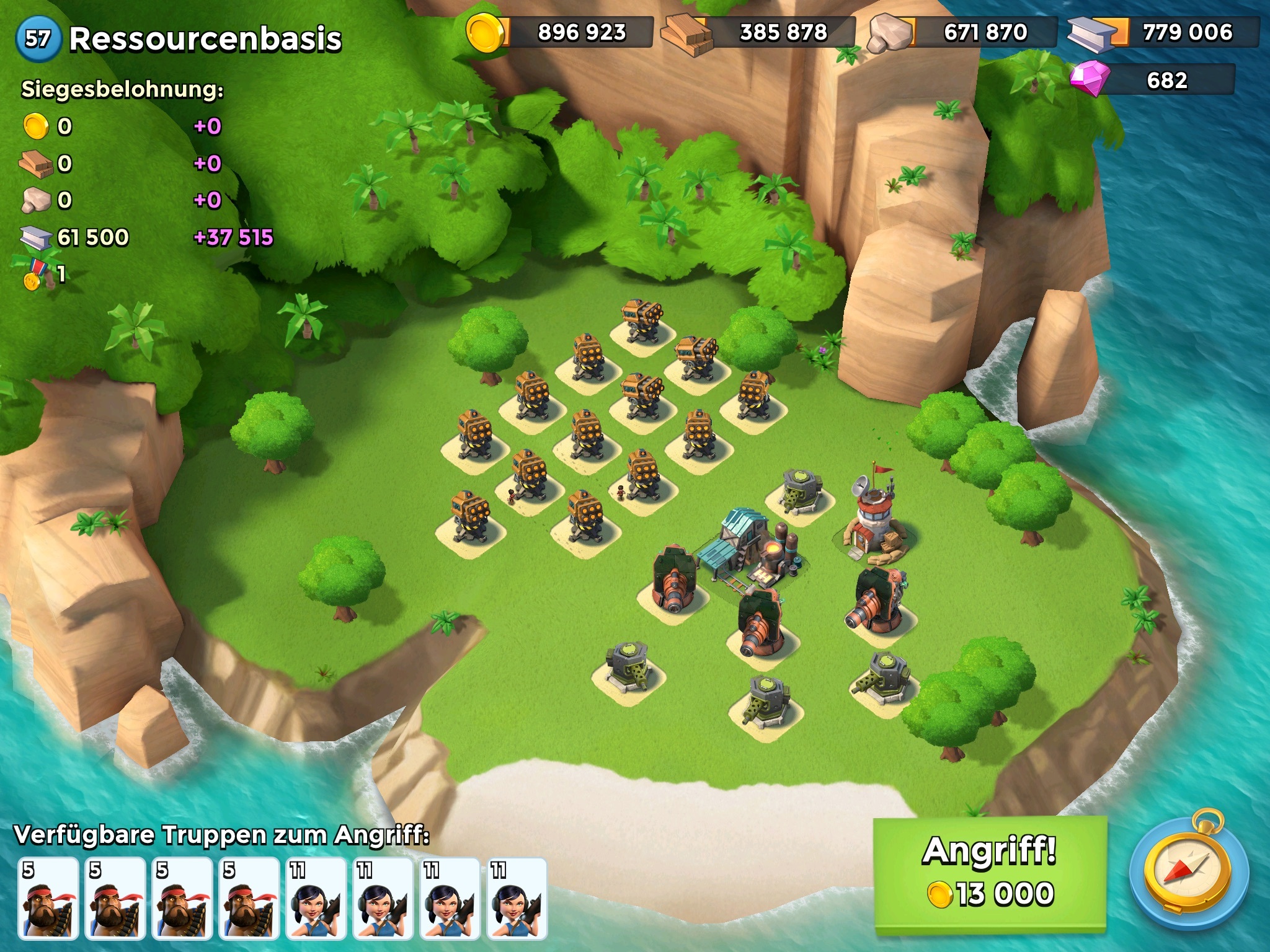Start the attack with the Angriff! button
1270x952 pixels.
click(x=990, y=874)
